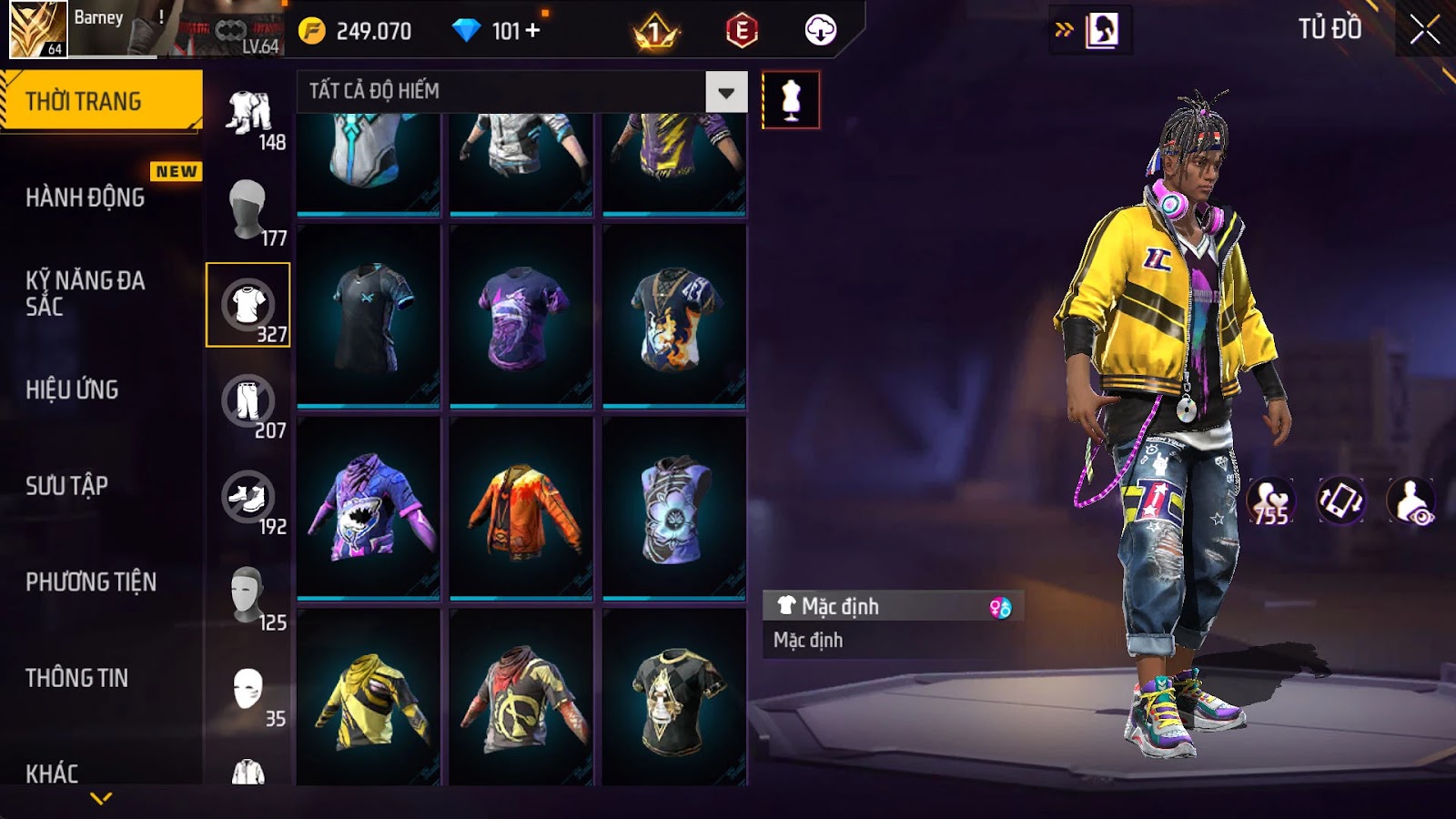Select the pants category with 207 items
1456x819 pixels.
248,401
